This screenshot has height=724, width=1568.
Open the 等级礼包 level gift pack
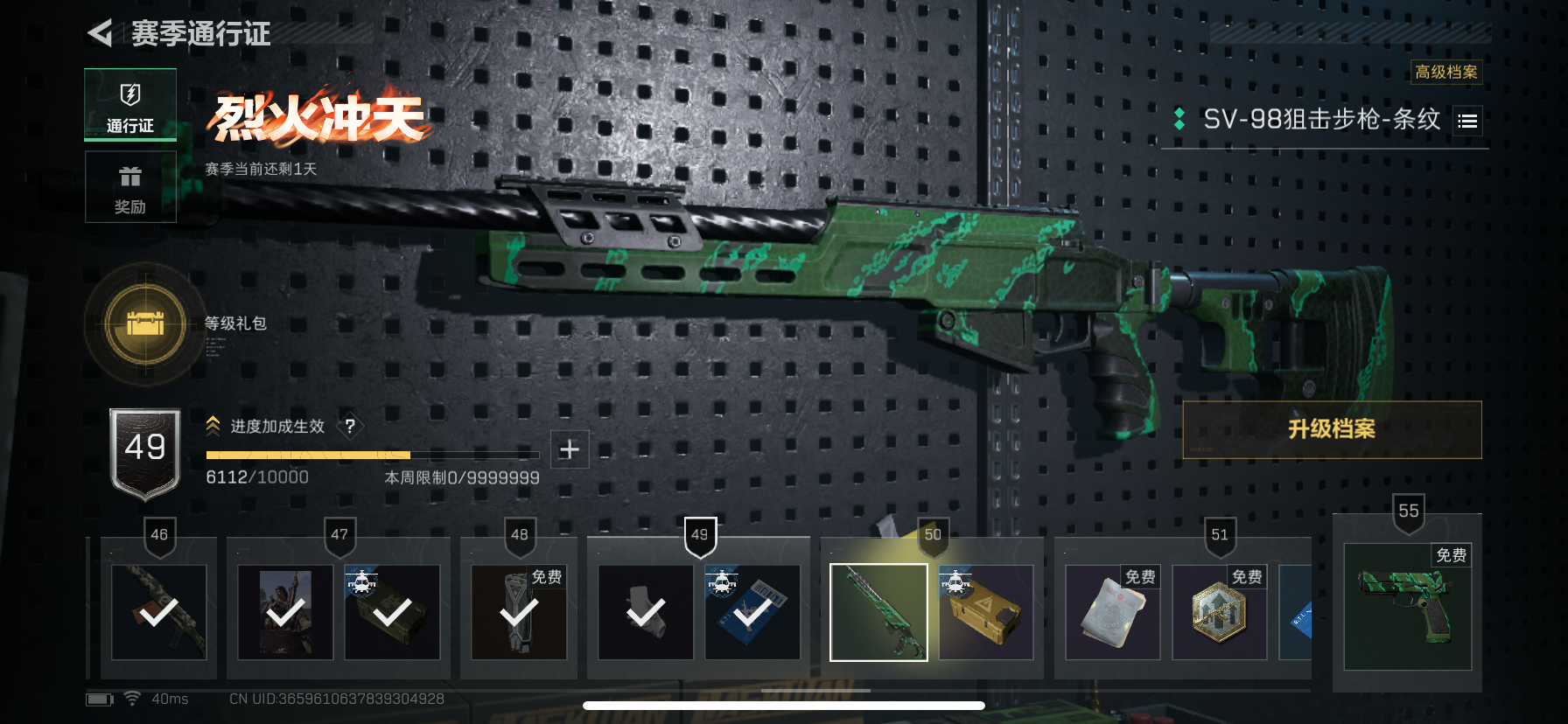pos(145,324)
